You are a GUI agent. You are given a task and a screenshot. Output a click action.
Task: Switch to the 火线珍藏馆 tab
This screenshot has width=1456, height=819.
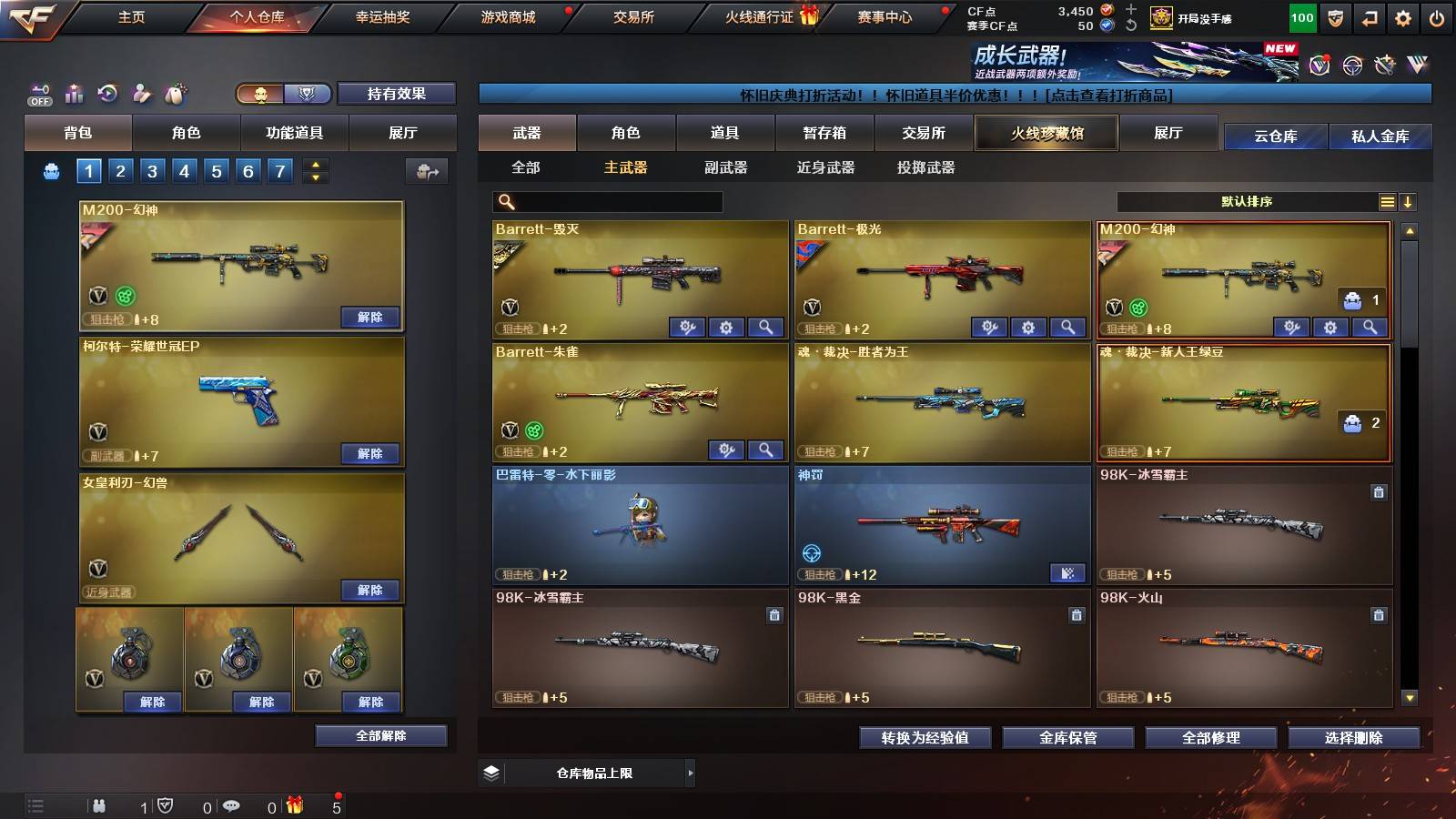pos(1046,133)
